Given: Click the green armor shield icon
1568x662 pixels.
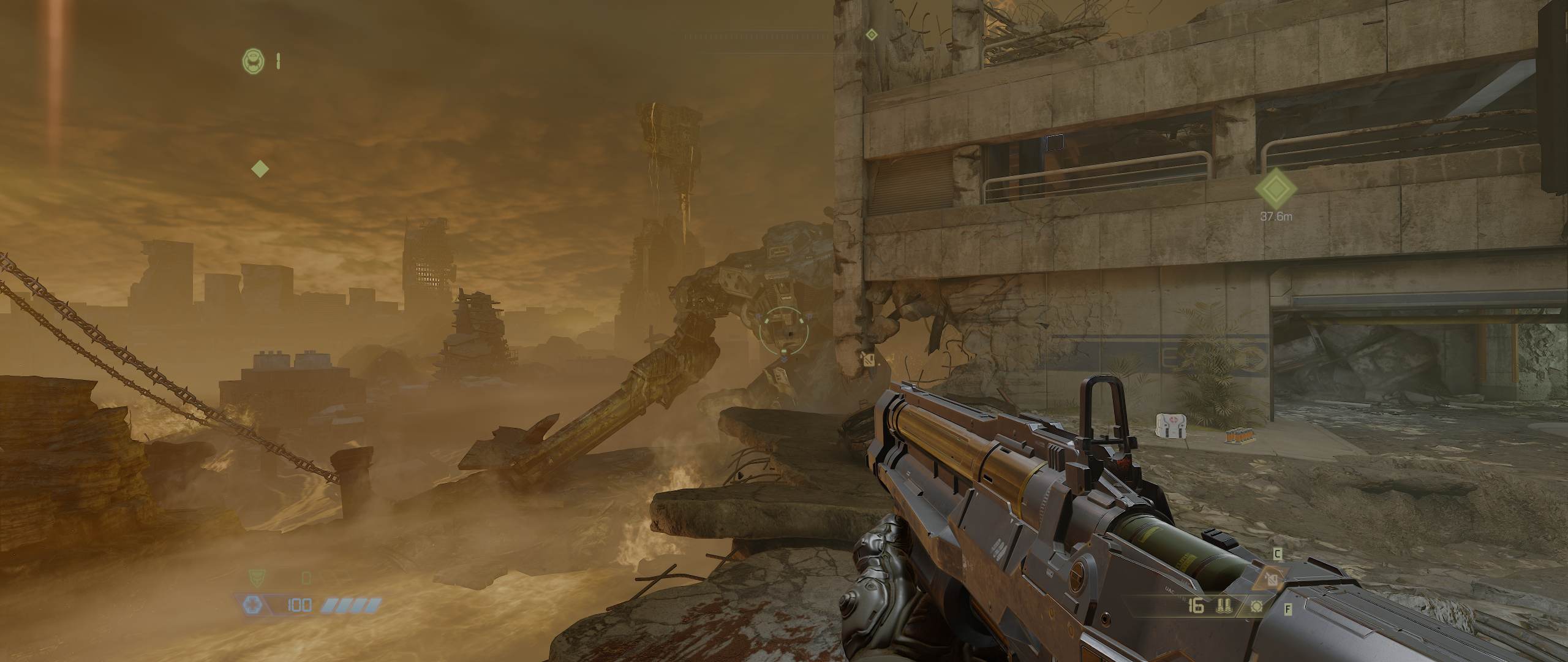Looking at the screenshot, I should (x=257, y=577).
